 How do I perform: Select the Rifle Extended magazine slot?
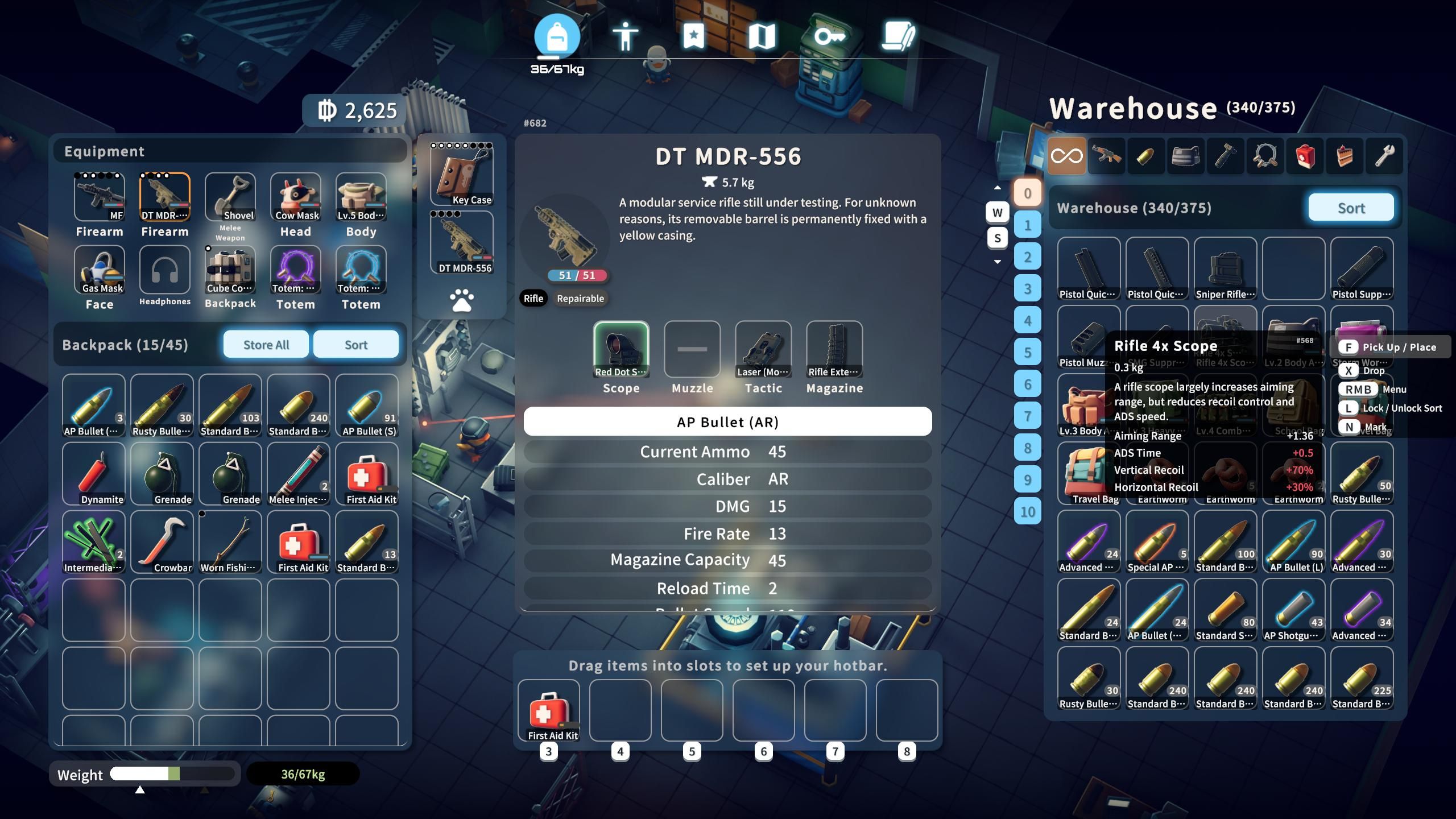834,349
